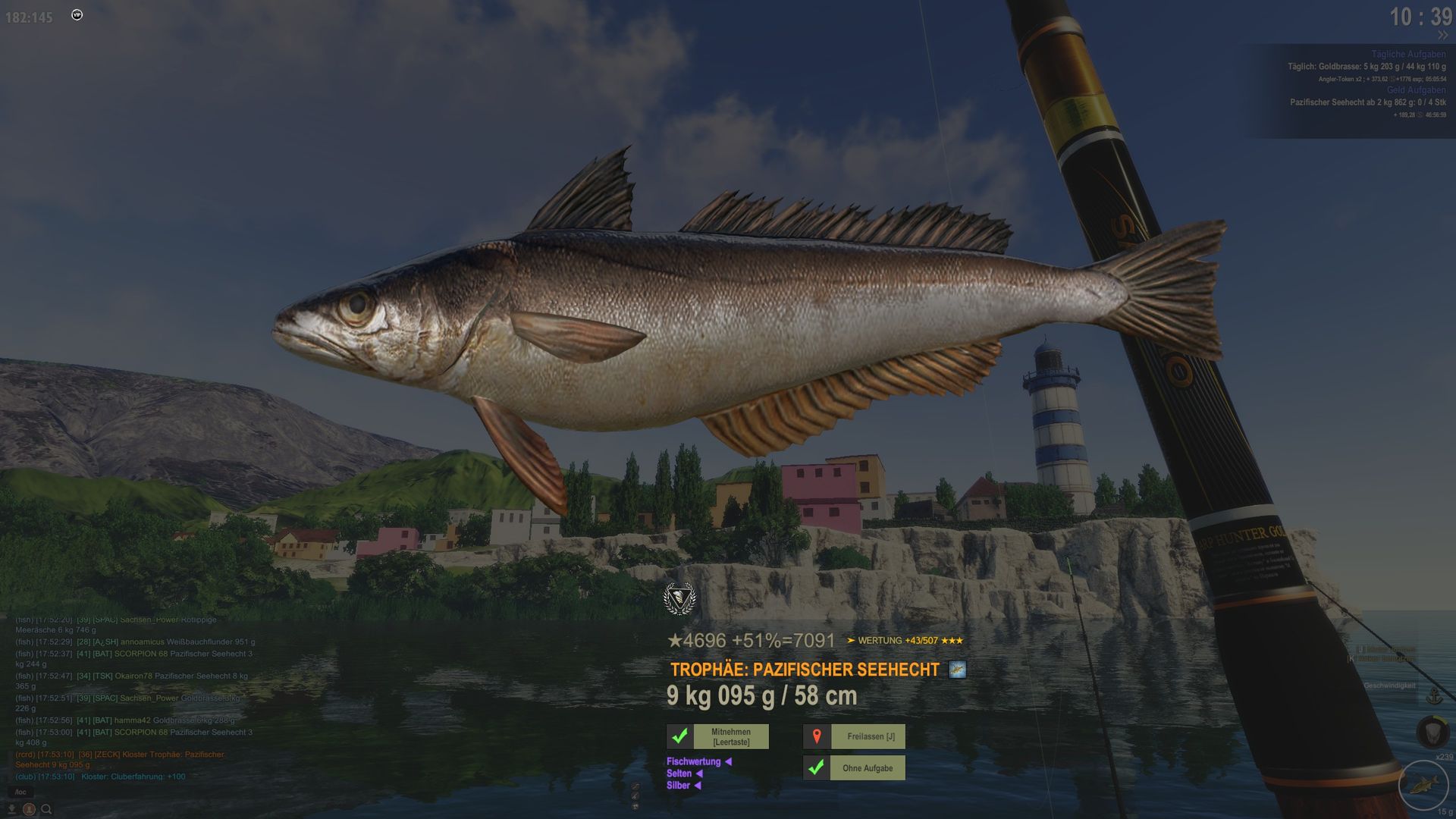Image resolution: width=1456 pixels, height=819 pixels.
Task: Open the Tägliche Aufgaben header
Action: pyautogui.click(x=1407, y=55)
